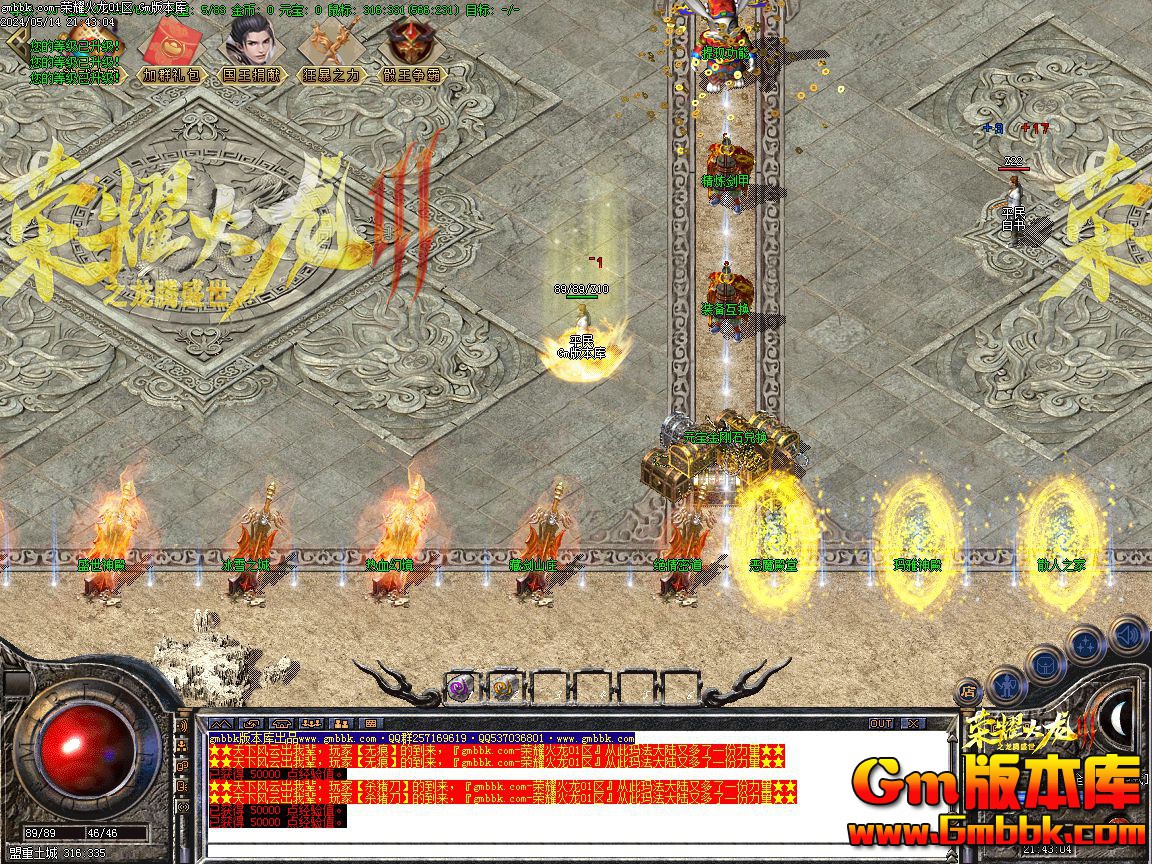
Task: Select the orange spiral stone belt slot
Action: [503, 688]
